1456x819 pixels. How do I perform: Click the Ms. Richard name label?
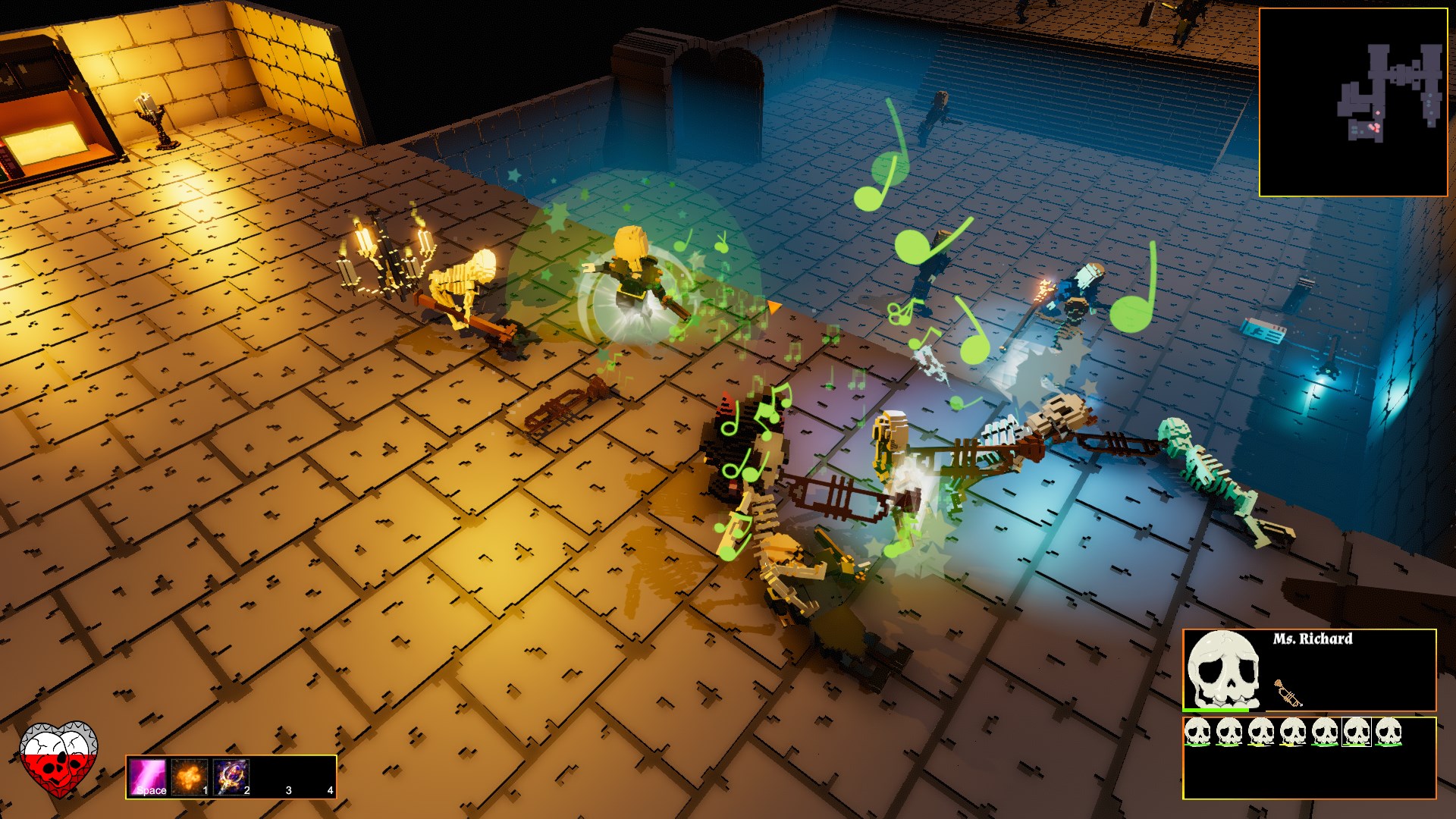pyautogui.click(x=1313, y=639)
